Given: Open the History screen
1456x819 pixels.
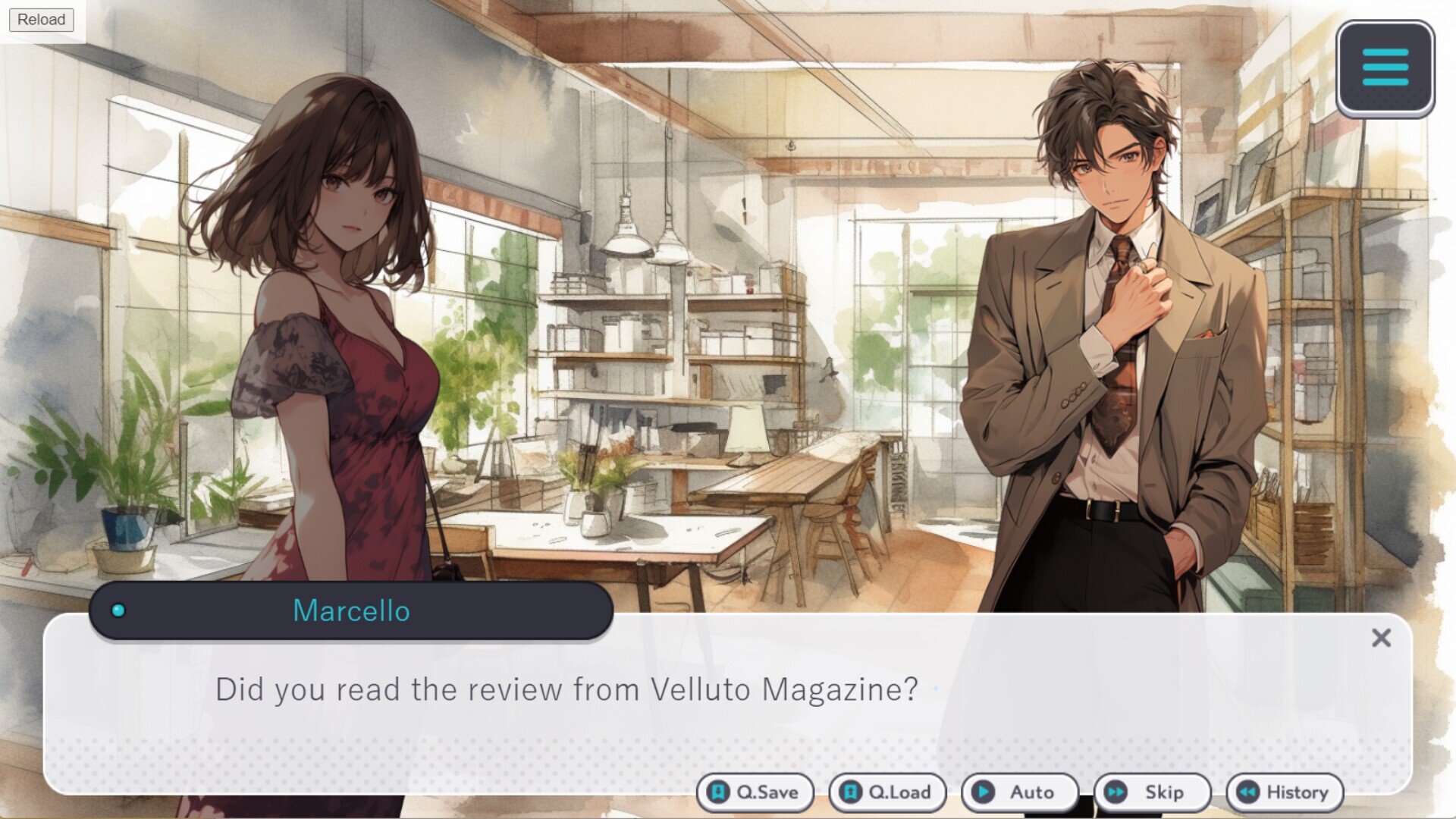Looking at the screenshot, I should tap(1284, 792).
